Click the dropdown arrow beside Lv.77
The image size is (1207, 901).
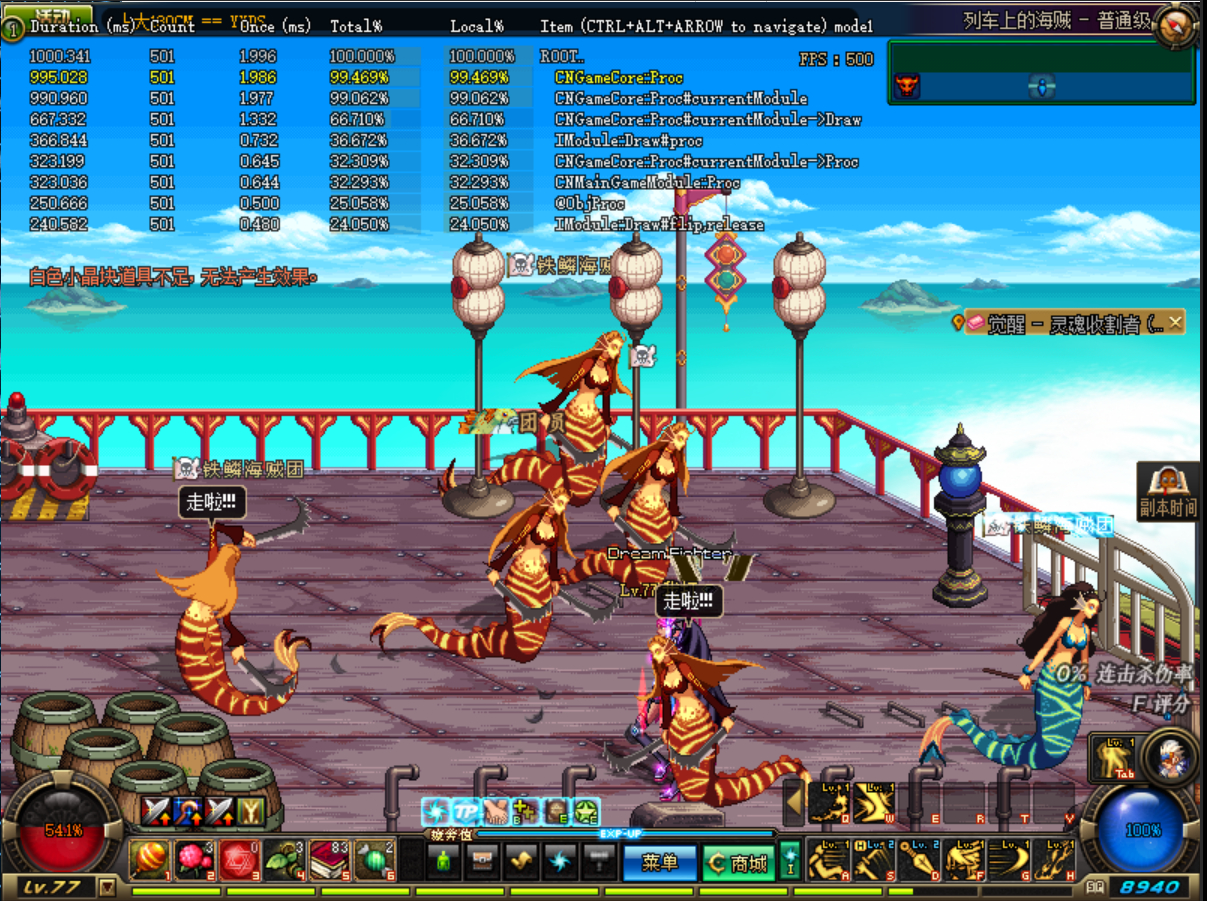point(107,887)
